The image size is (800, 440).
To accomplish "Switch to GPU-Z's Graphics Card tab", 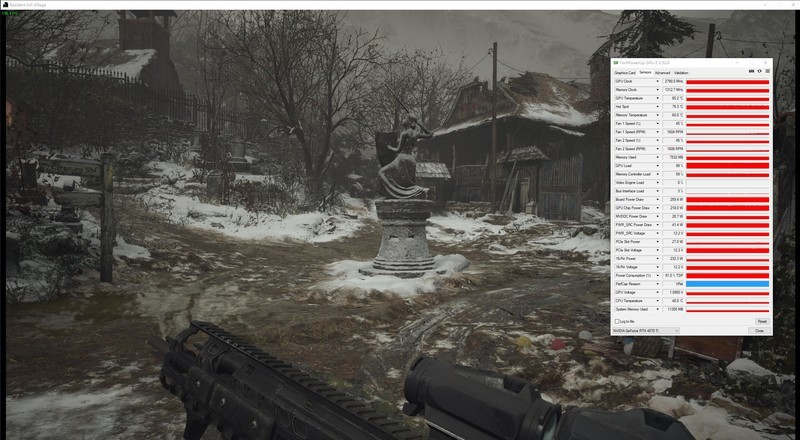I will [624, 72].
